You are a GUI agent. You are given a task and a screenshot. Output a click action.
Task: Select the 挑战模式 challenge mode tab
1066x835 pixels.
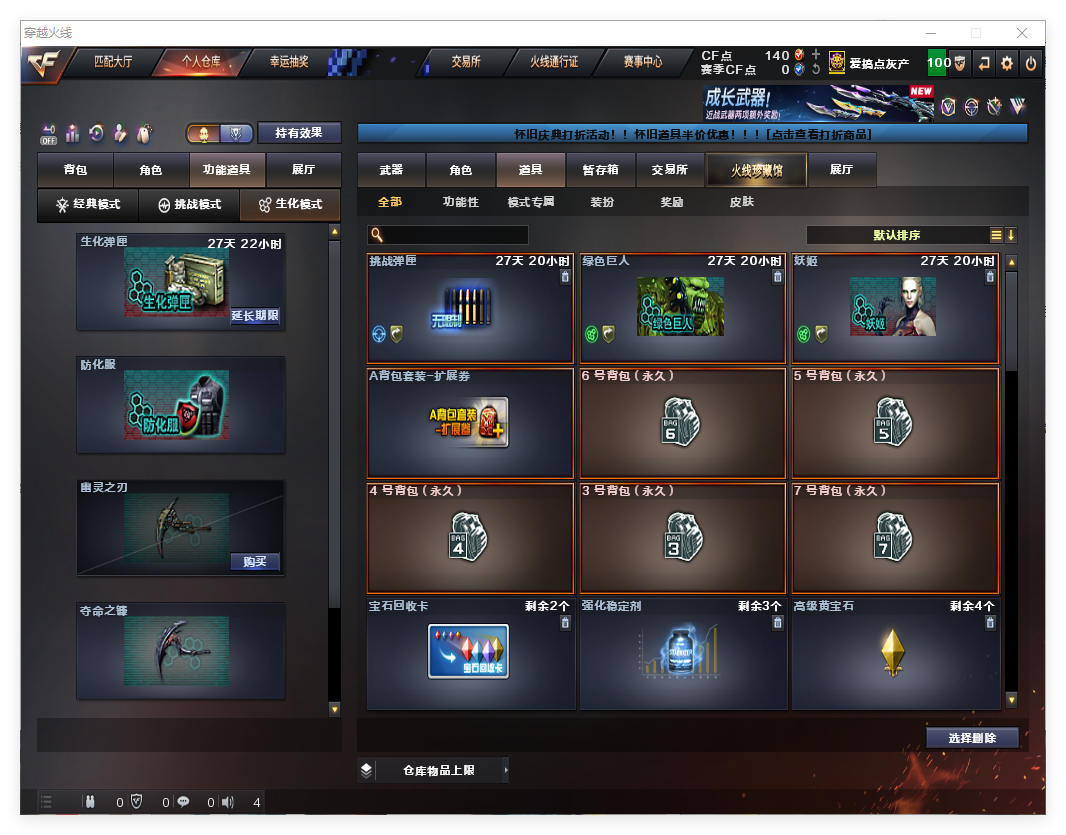pyautogui.click(x=190, y=205)
